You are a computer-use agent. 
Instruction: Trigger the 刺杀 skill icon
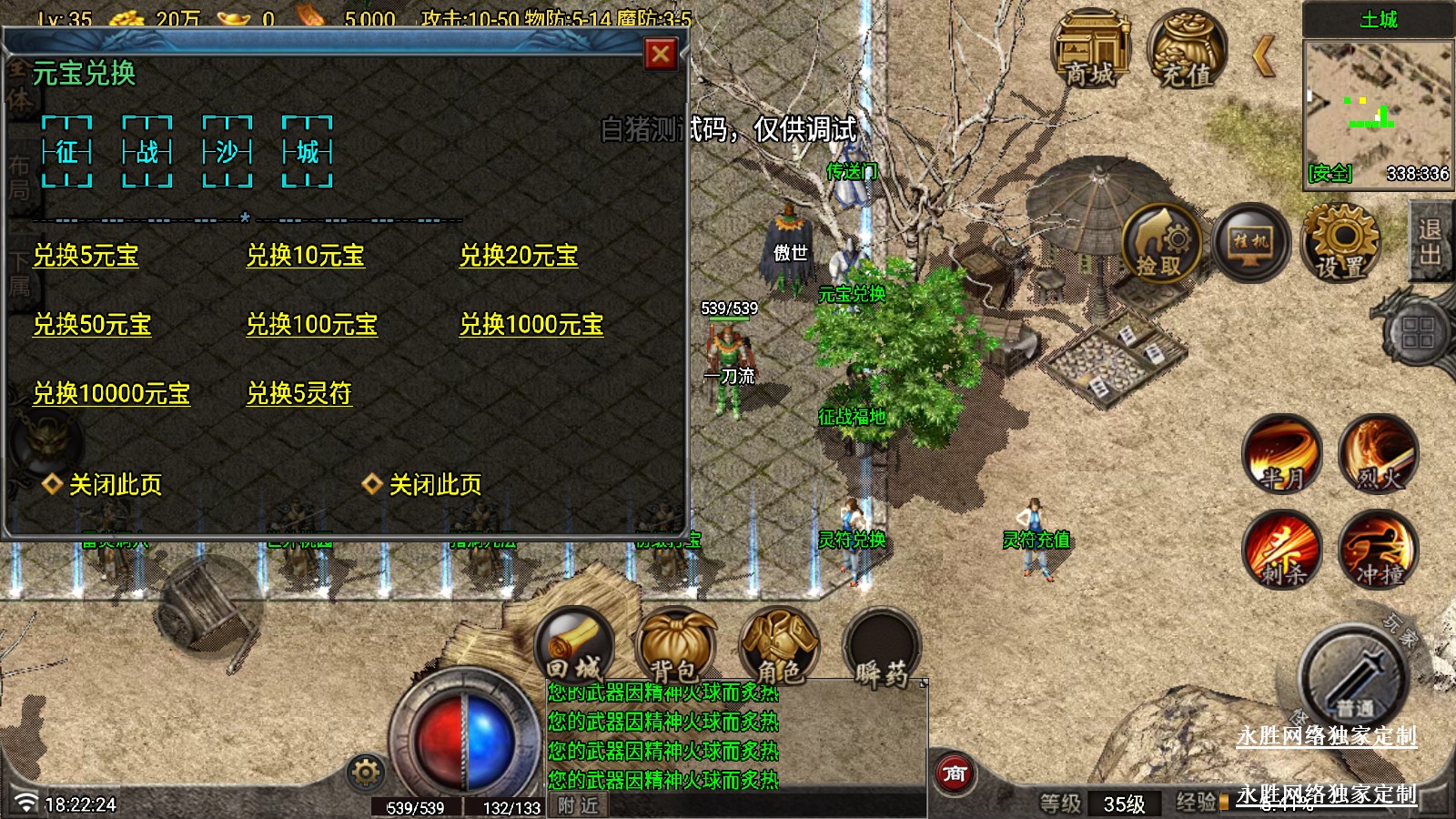(x=1282, y=549)
